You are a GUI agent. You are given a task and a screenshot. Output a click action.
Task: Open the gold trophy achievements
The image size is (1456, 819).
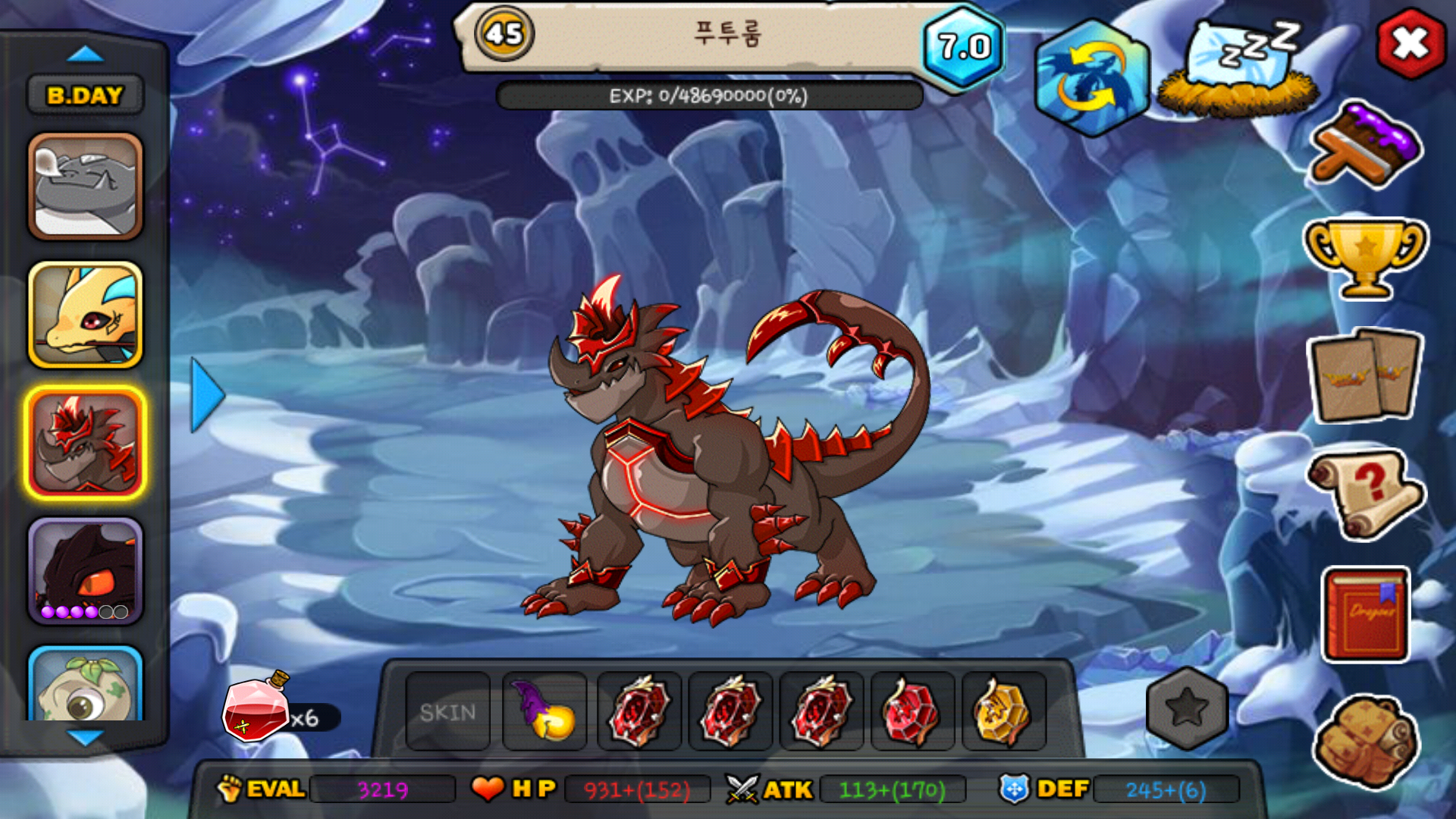1365,258
